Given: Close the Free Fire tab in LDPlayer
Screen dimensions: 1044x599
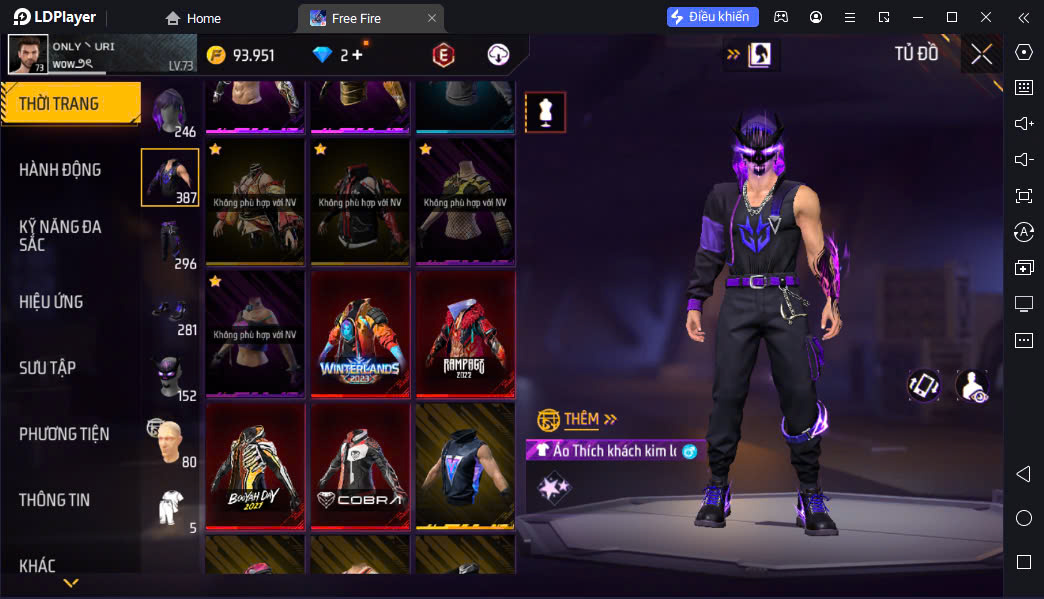Looking at the screenshot, I should (431, 18).
